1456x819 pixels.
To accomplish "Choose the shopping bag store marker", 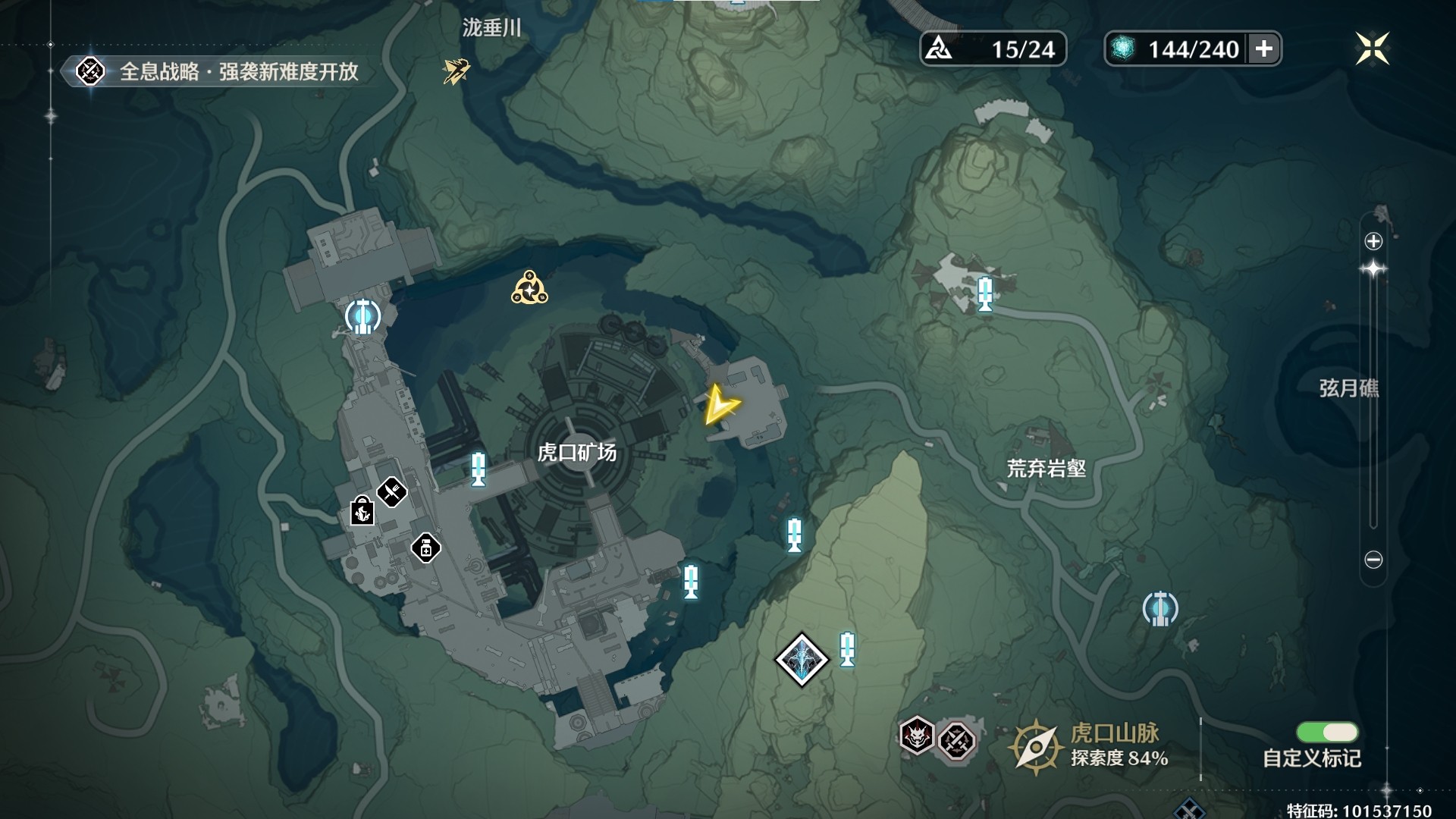I will point(362,511).
